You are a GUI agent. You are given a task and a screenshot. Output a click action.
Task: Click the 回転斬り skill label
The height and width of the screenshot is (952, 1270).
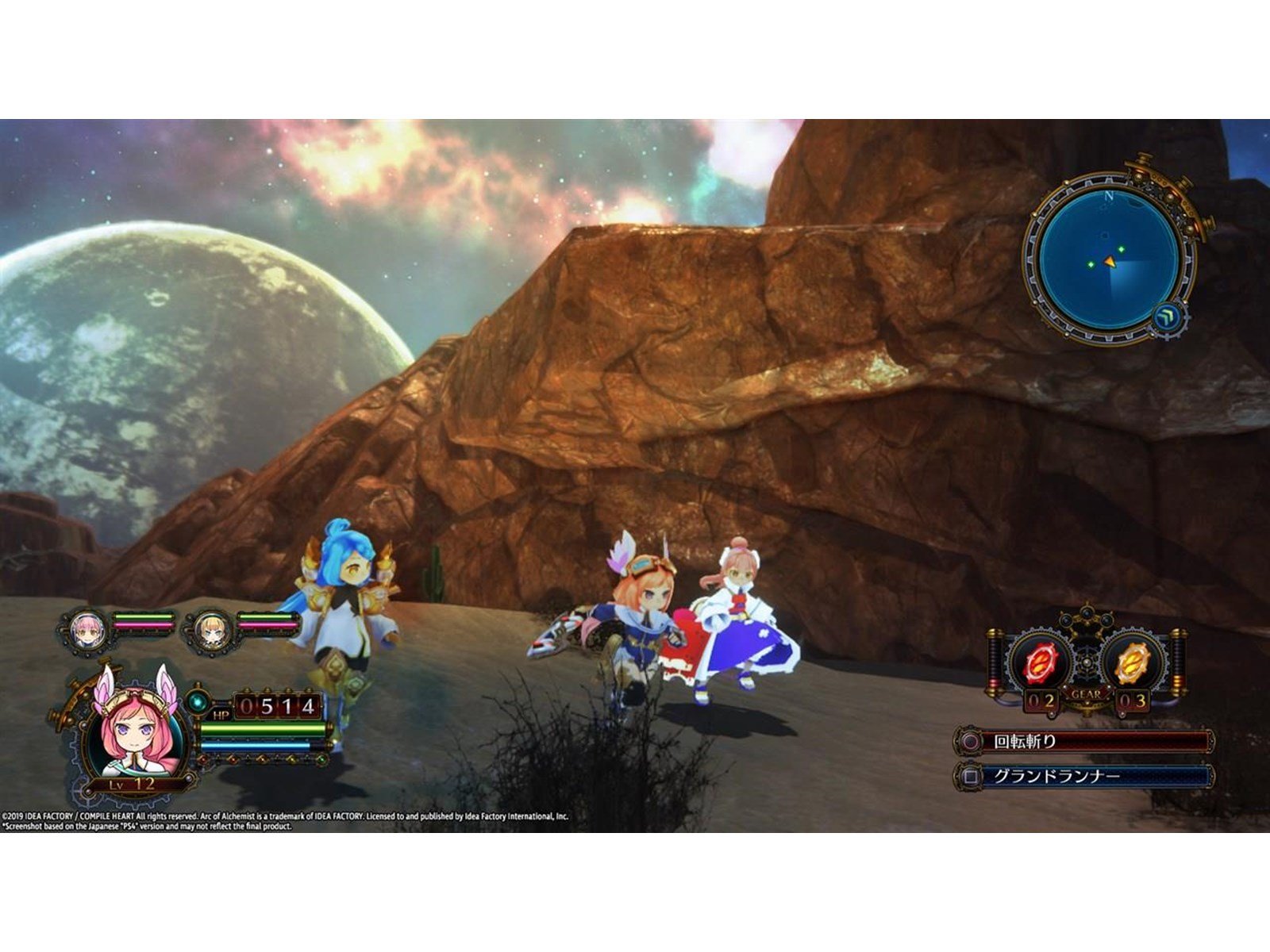pos(1024,739)
